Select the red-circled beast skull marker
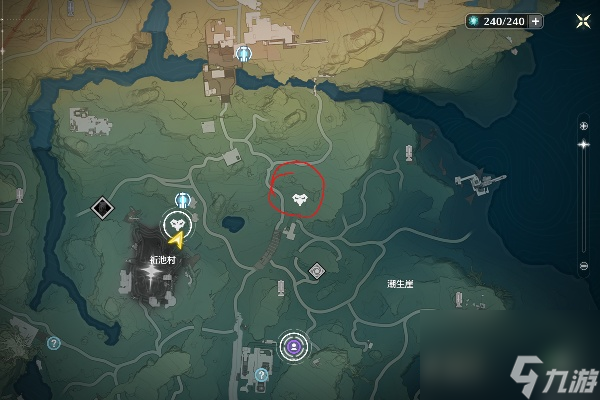Image resolution: width=600 pixels, height=400 pixels. click(x=300, y=200)
